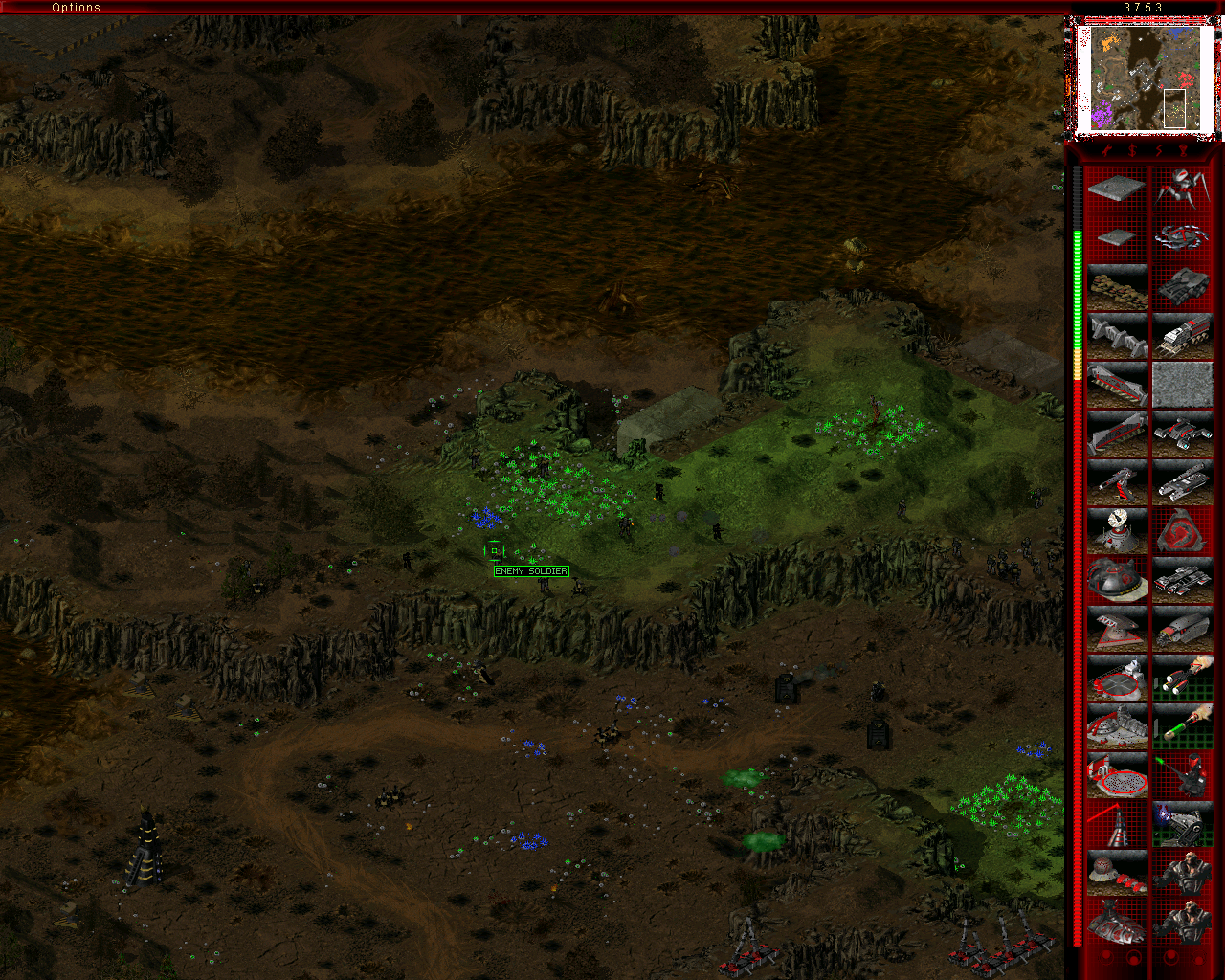Activate the wrench repair button
Screen dimensions: 1225x980
[x=1106, y=150]
